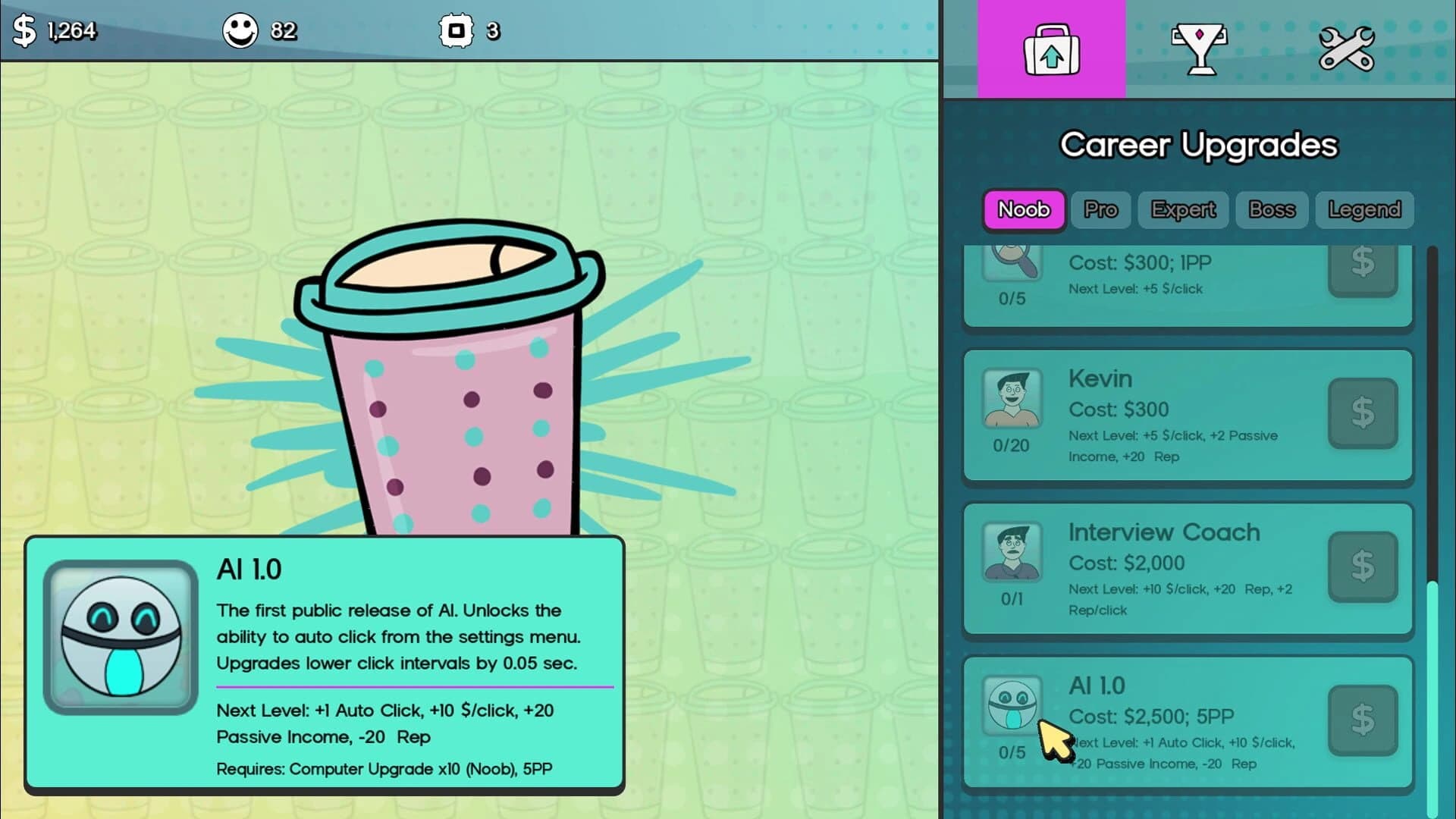
Task: Buy the Interview Coach using the $ button
Action: (x=1363, y=566)
